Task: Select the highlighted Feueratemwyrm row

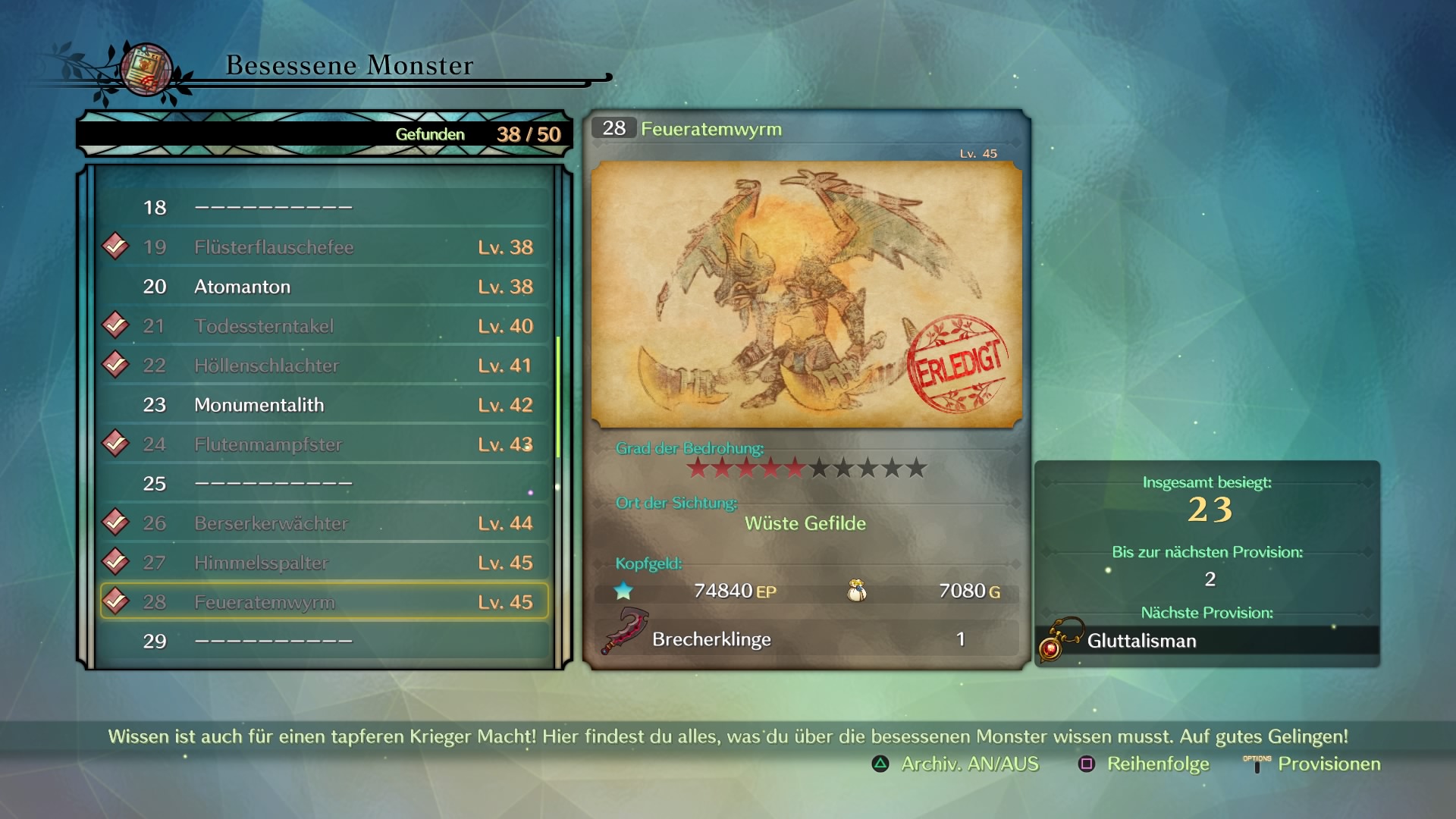Action: coord(325,602)
